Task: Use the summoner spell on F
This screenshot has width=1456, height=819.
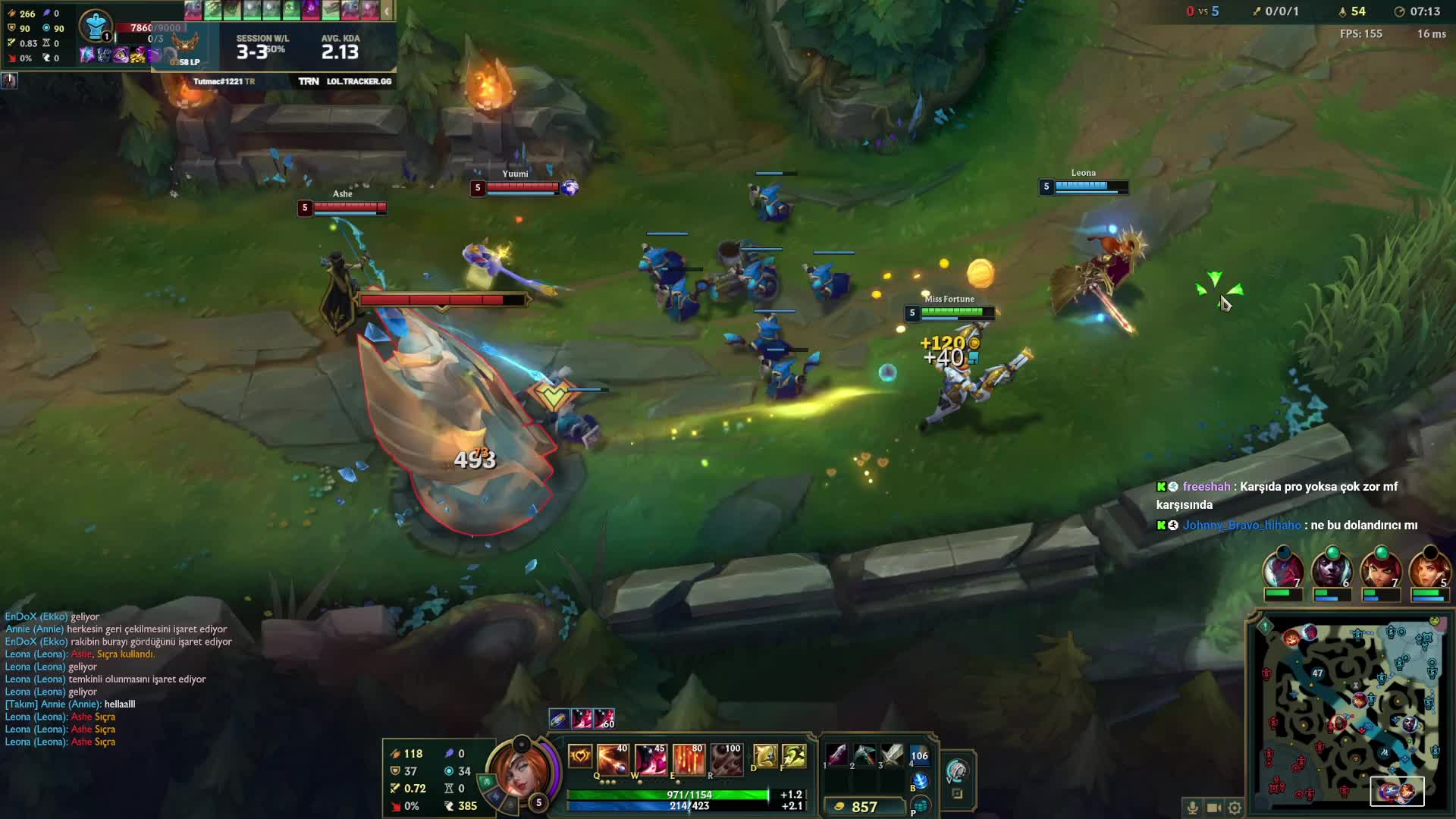Action: [x=793, y=756]
